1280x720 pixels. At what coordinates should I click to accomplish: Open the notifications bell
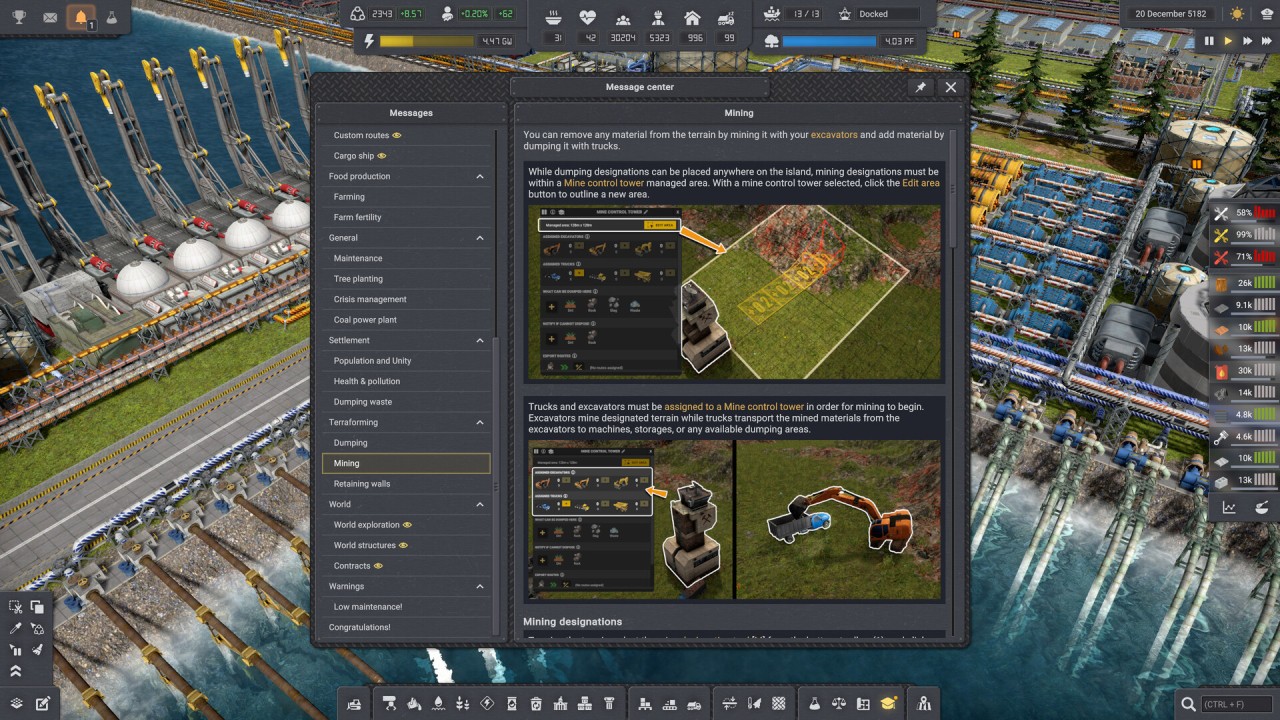[80, 18]
